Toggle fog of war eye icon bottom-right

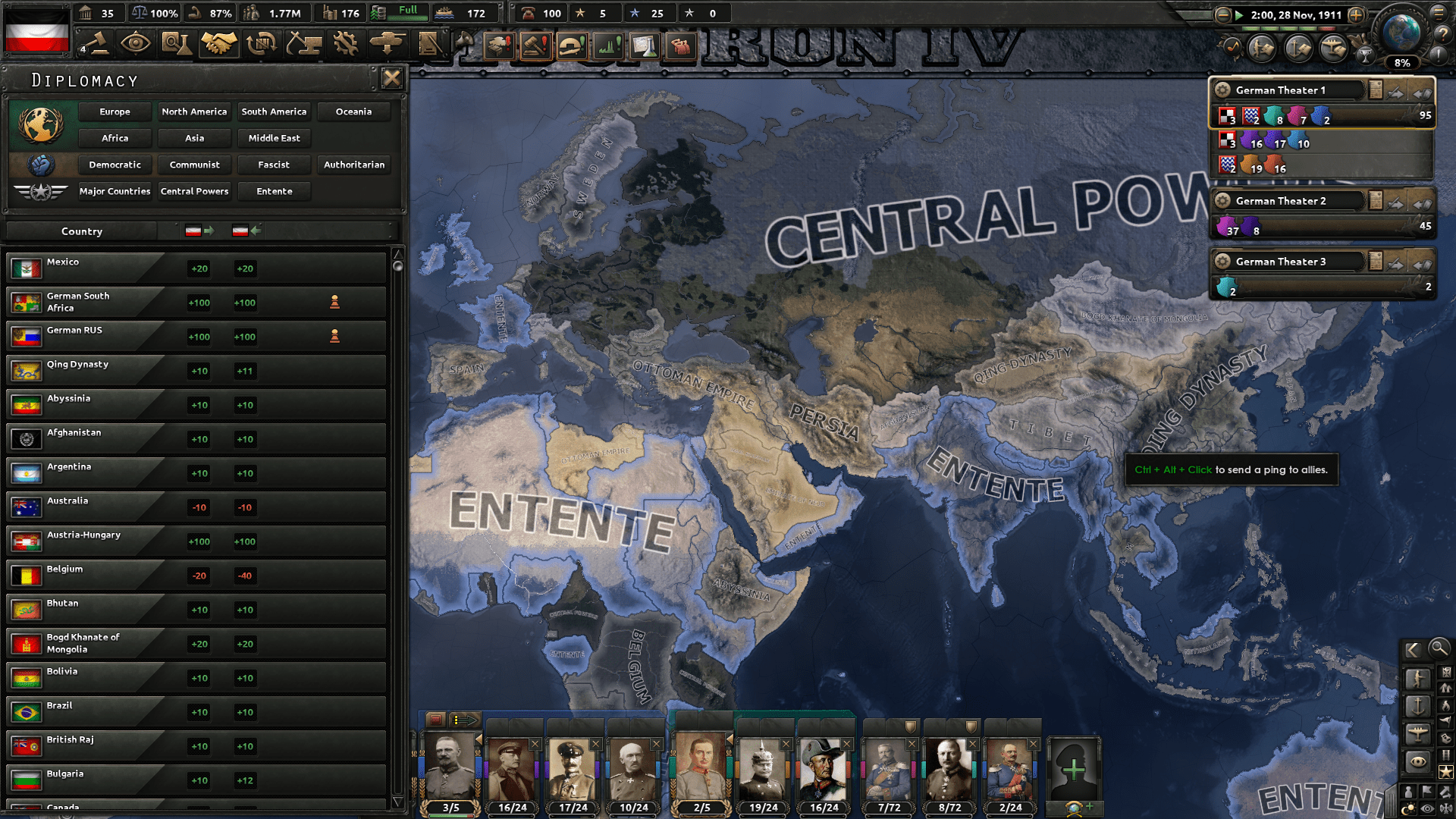click(1426, 807)
